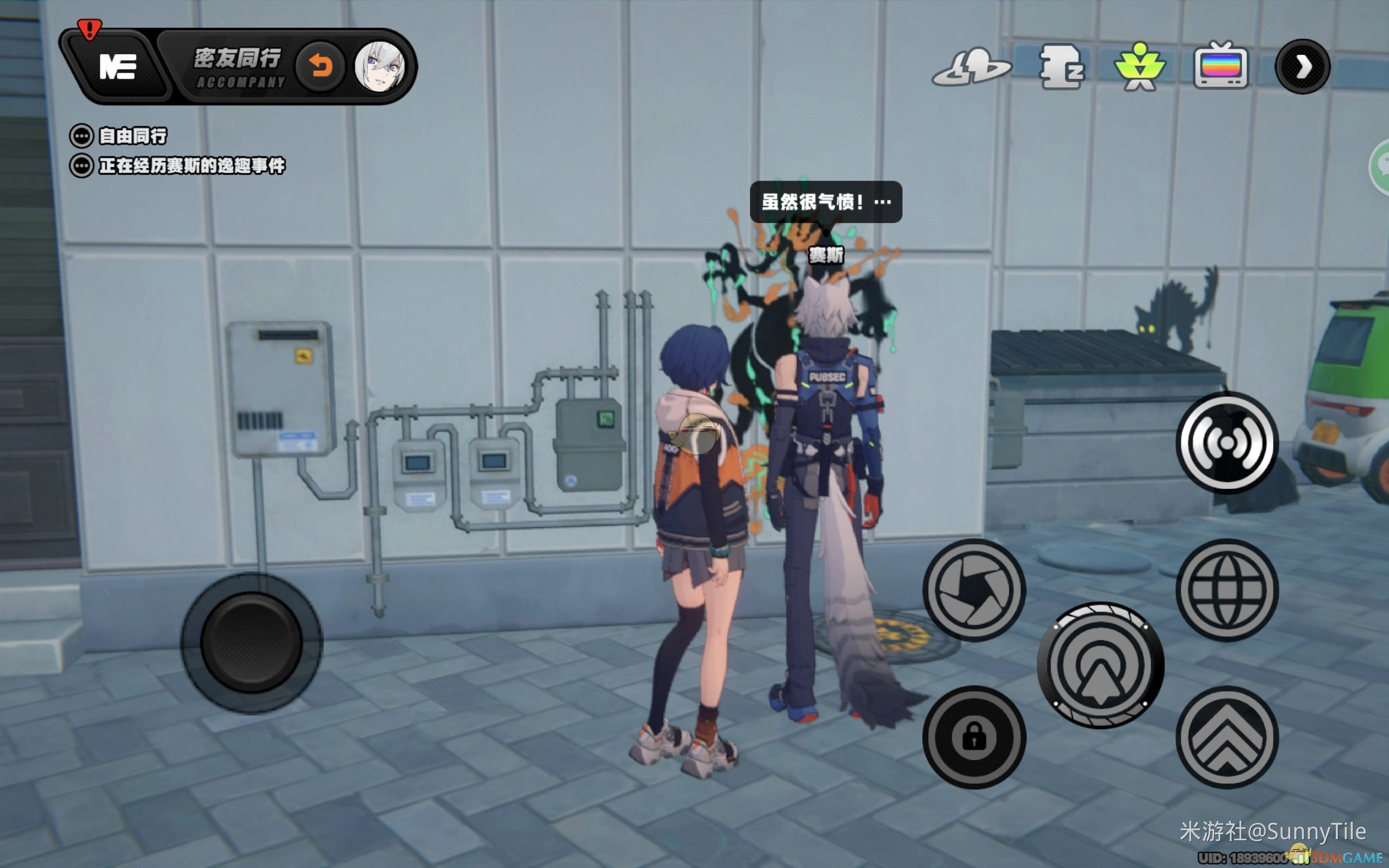1389x868 pixels.
Task: Tap the dialogue bubble above 赛斯
Action: coord(825,202)
